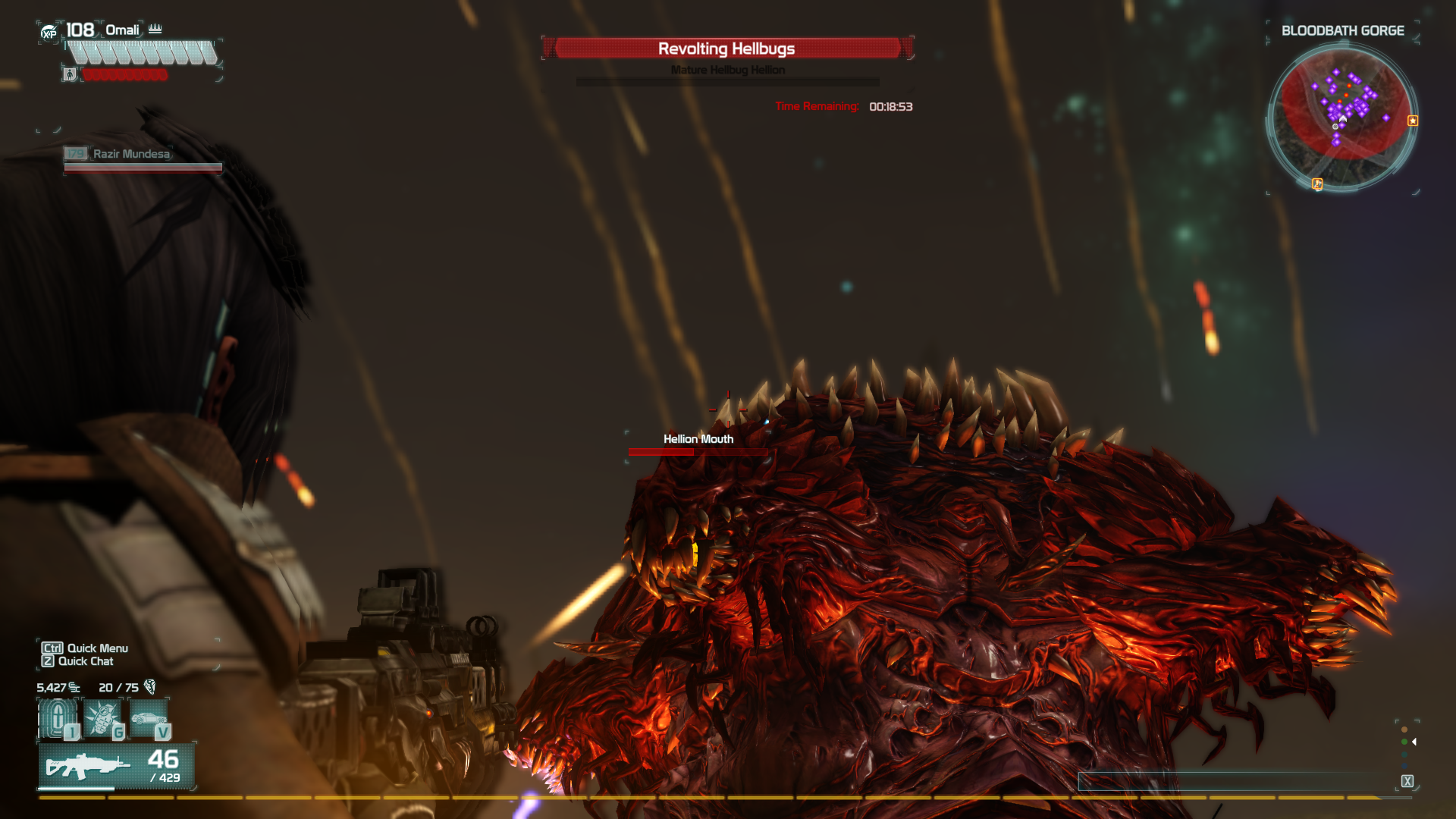Click the XP boost icon beside the level

(x=49, y=33)
